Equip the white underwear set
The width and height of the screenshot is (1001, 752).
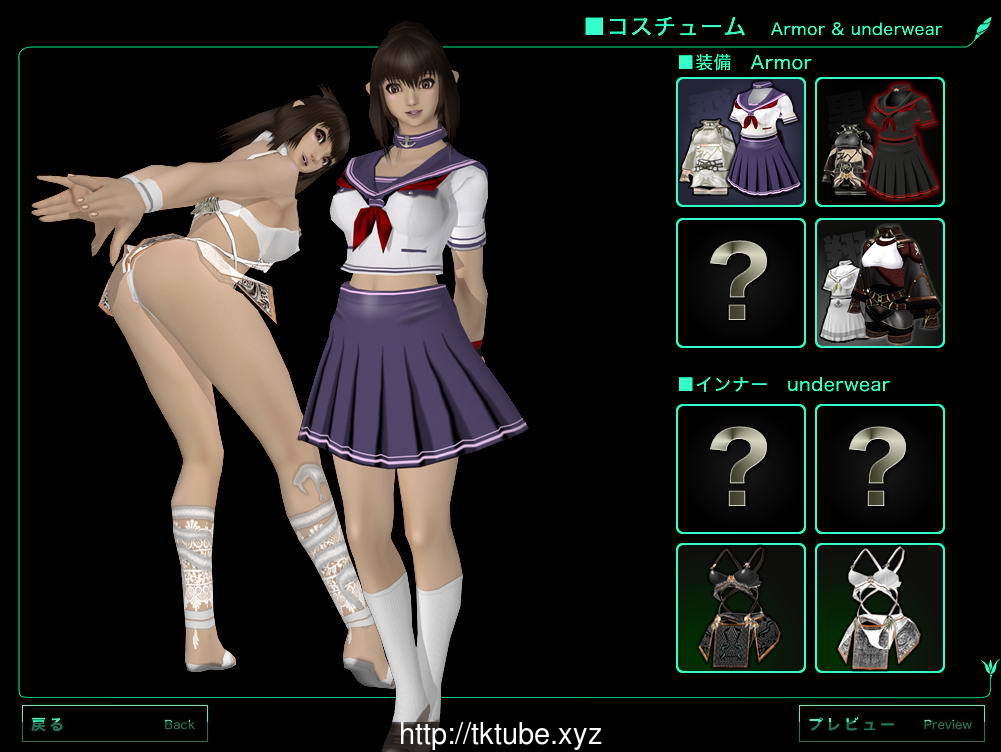coord(880,608)
